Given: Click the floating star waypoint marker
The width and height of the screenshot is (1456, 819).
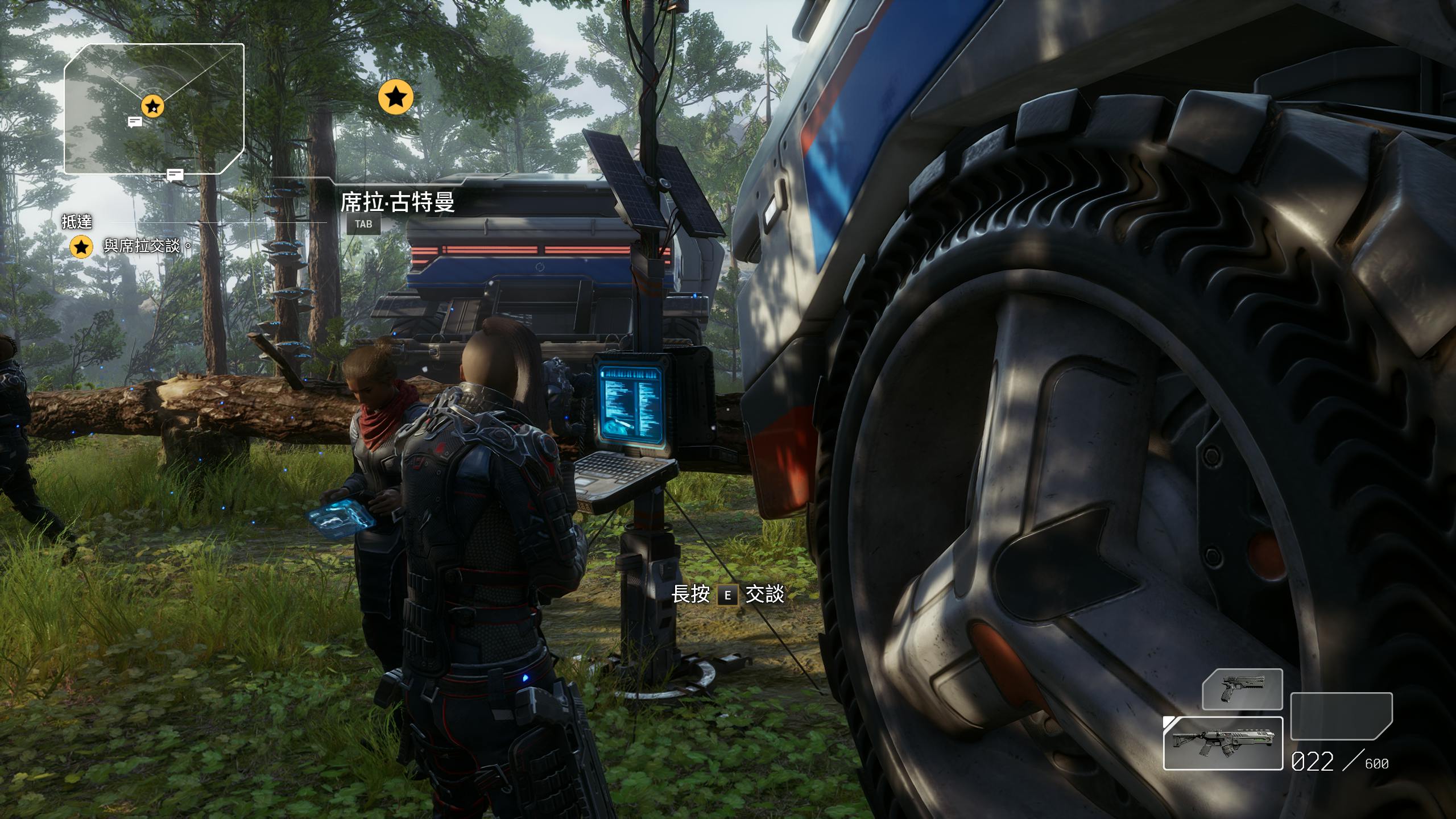Looking at the screenshot, I should point(396,97).
